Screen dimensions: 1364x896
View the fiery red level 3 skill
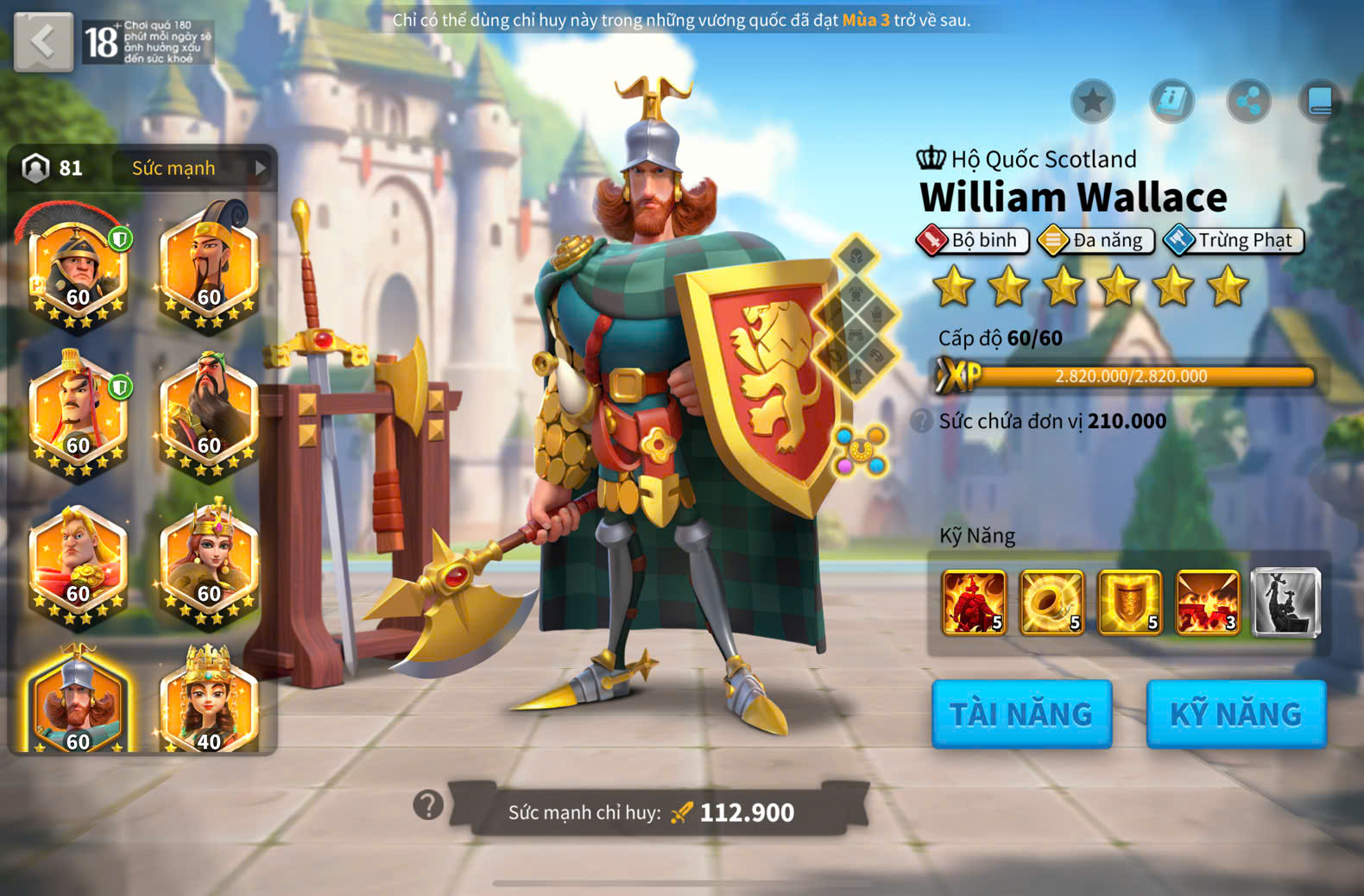tap(1207, 603)
